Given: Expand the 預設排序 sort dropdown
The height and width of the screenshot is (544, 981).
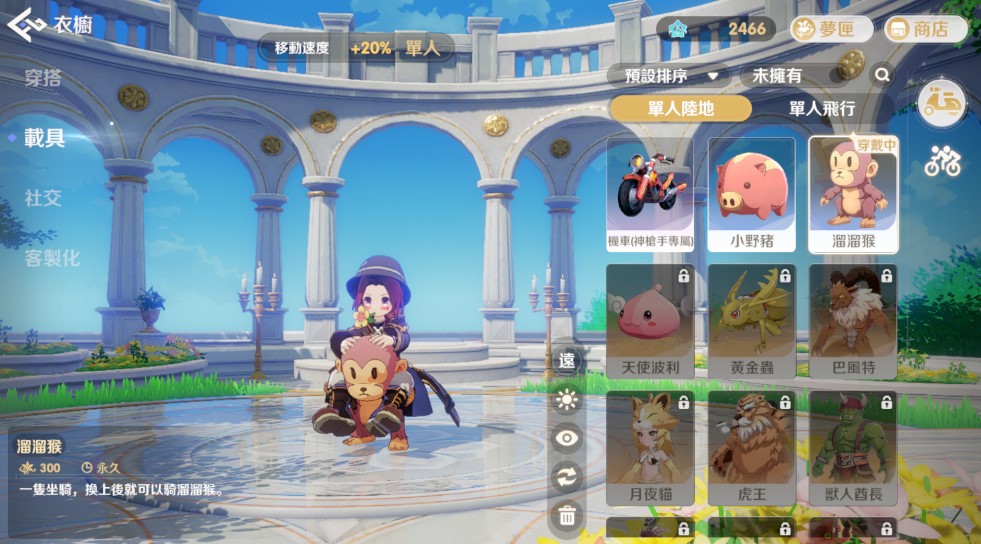Looking at the screenshot, I should coord(669,75).
